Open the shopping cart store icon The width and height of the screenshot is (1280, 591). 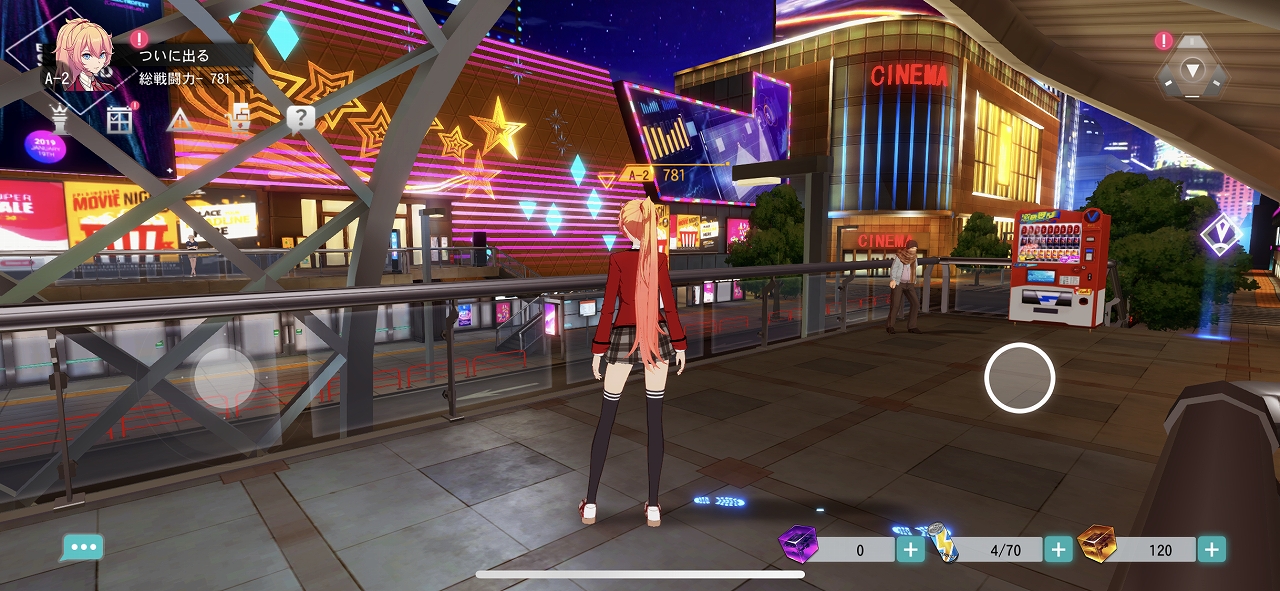239,119
